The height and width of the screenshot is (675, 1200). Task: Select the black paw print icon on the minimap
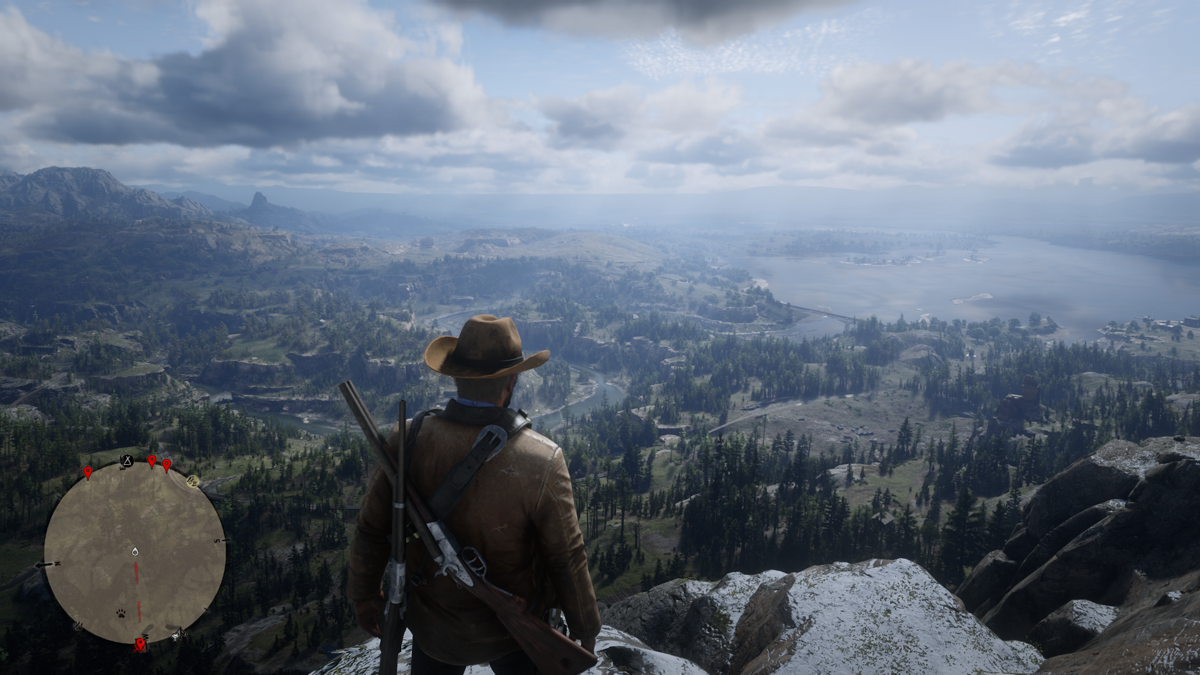[120, 613]
